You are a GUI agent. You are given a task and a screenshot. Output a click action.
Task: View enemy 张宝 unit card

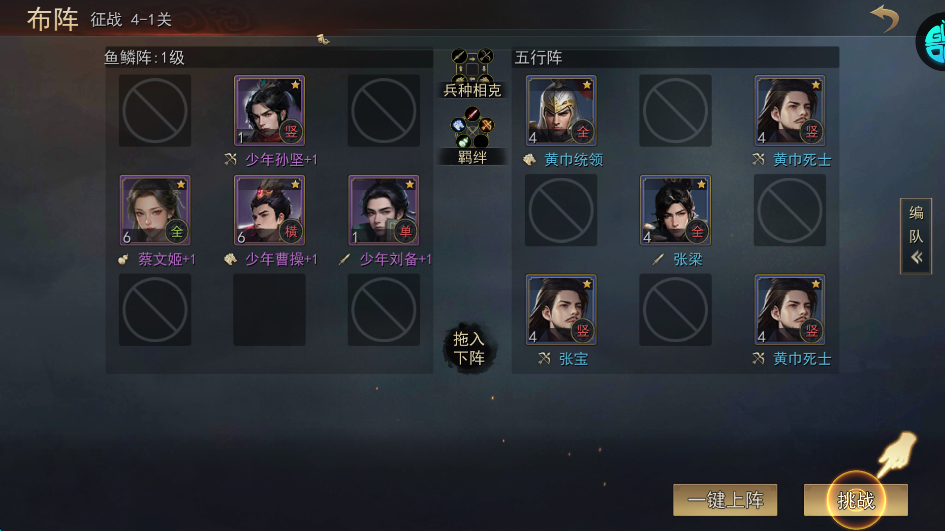click(x=561, y=310)
